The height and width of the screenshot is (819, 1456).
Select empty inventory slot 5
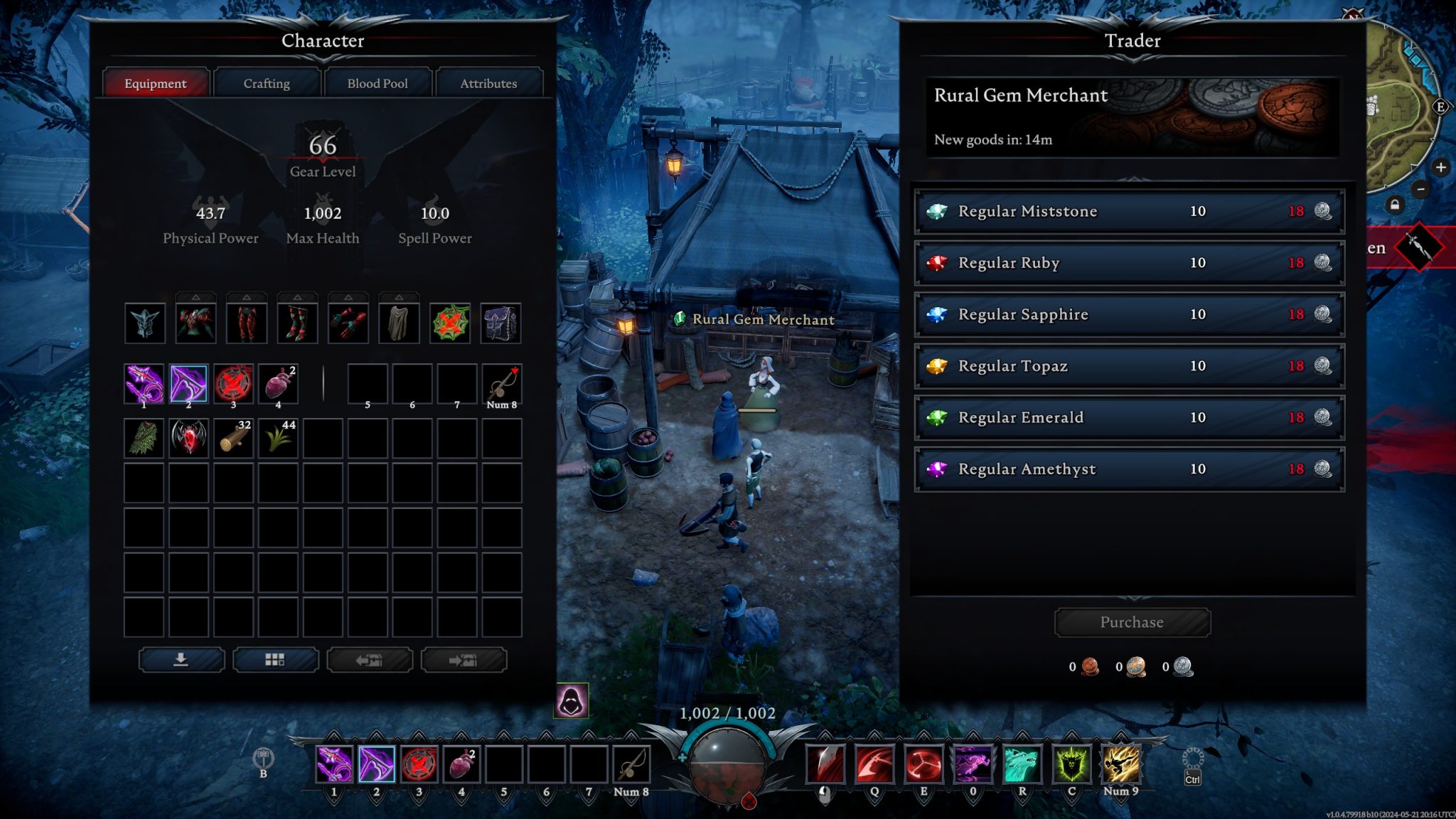[368, 384]
